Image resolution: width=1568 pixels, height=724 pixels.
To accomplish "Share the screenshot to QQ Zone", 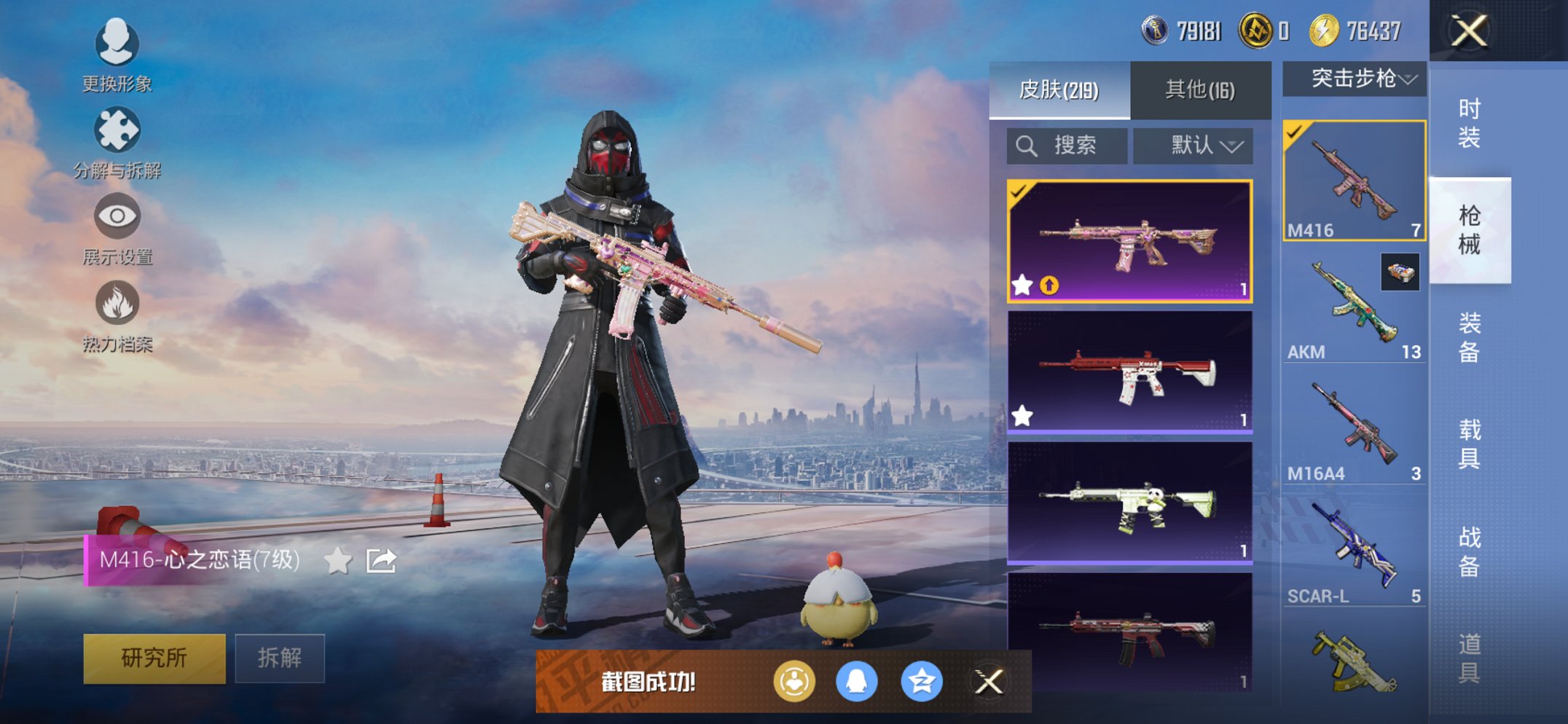I will [x=921, y=682].
